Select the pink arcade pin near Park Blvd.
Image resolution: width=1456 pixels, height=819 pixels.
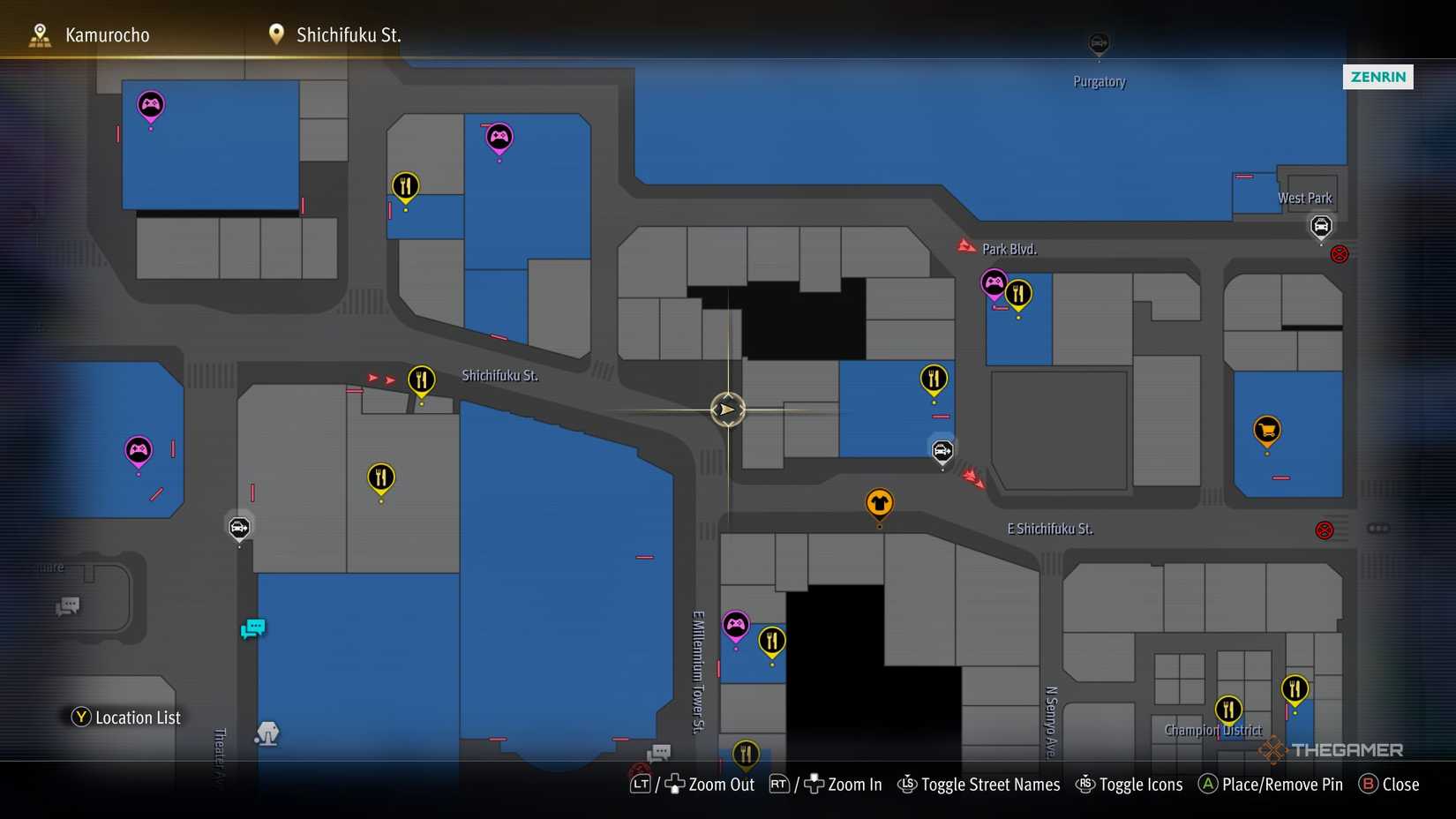point(994,284)
